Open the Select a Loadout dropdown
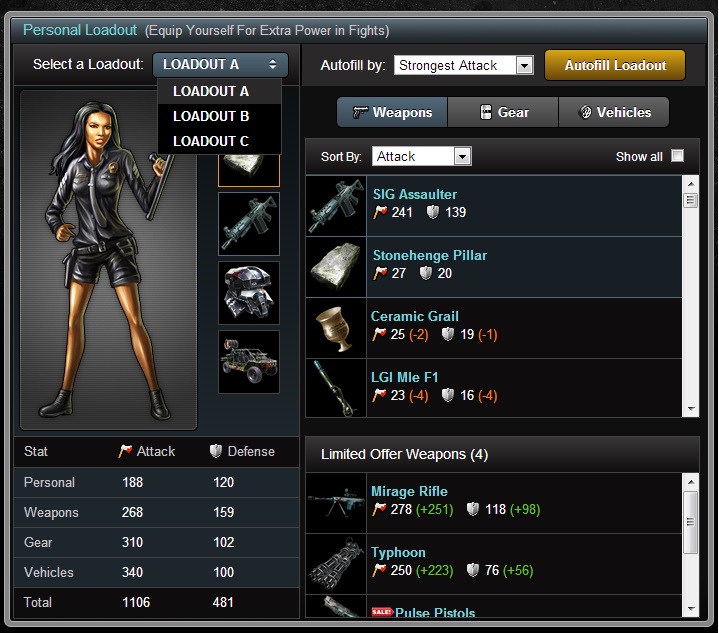 click(x=220, y=65)
